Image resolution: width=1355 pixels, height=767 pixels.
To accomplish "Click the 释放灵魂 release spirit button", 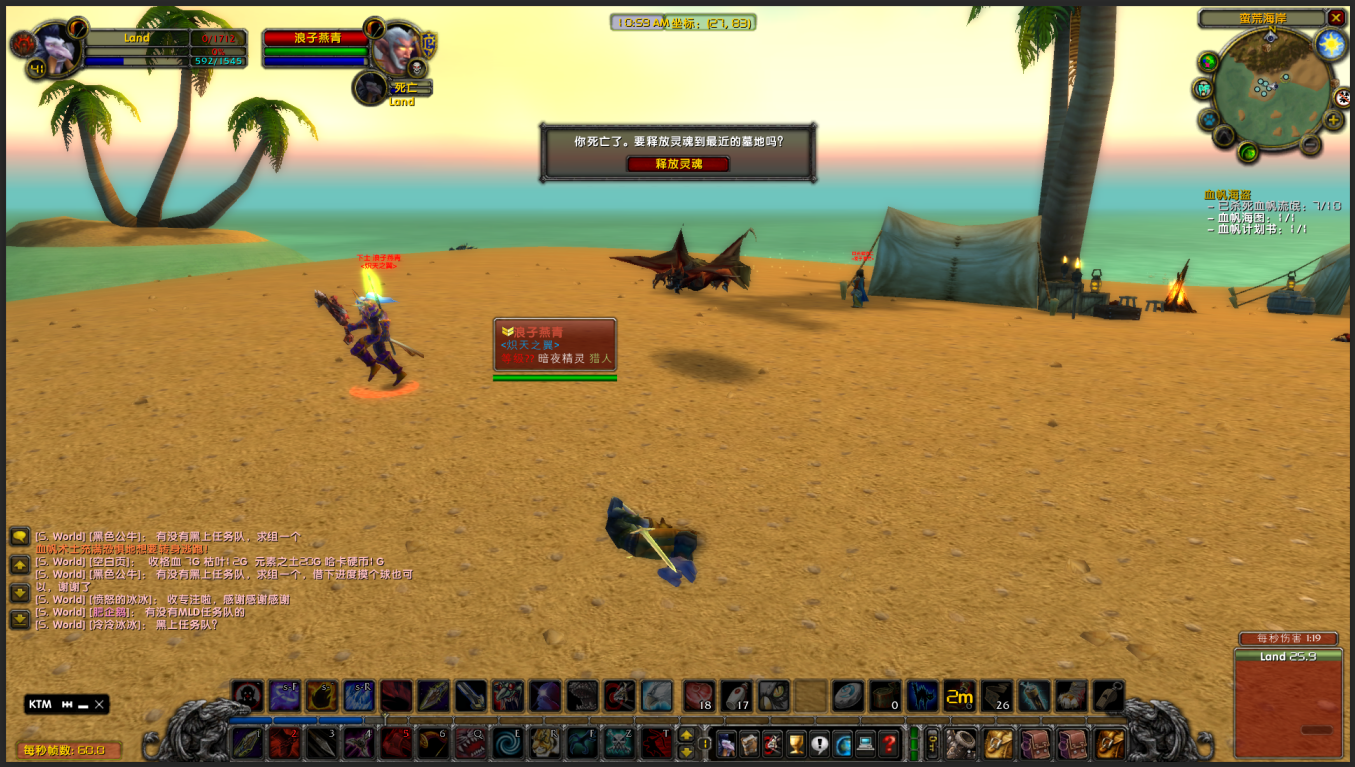I will (x=677, y=164).
